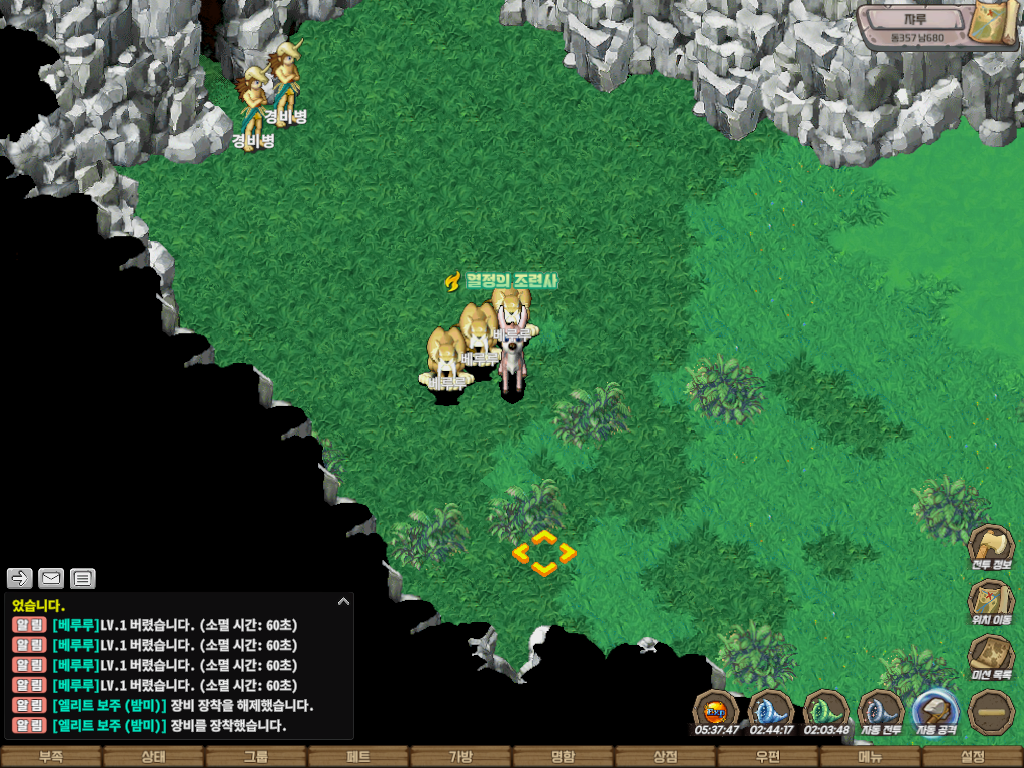Toggle 자동 전투 auto battle
The image size is (1024, 768).
click(881, 710)
